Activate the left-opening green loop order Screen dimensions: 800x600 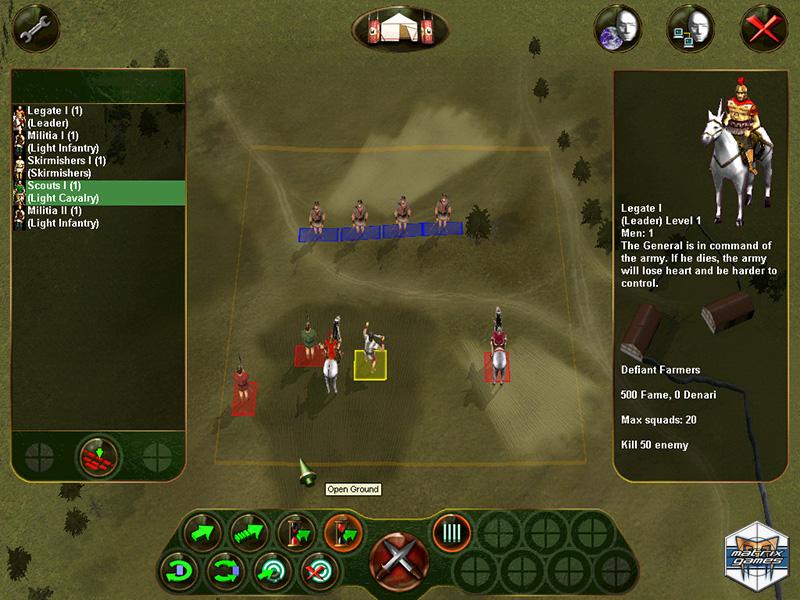tap(180, 573)
